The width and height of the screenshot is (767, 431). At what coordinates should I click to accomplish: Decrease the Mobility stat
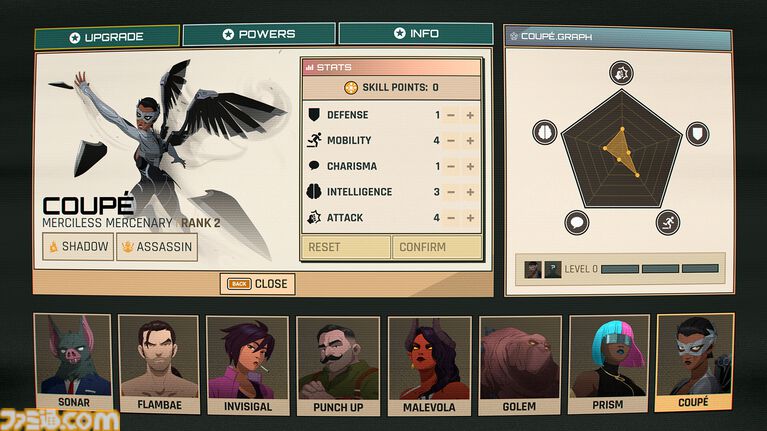tap(451, 141)
